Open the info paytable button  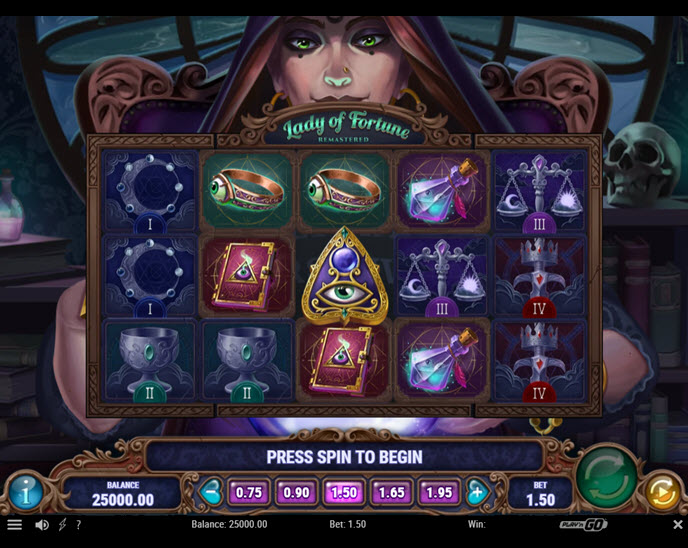tap(25, 491)
